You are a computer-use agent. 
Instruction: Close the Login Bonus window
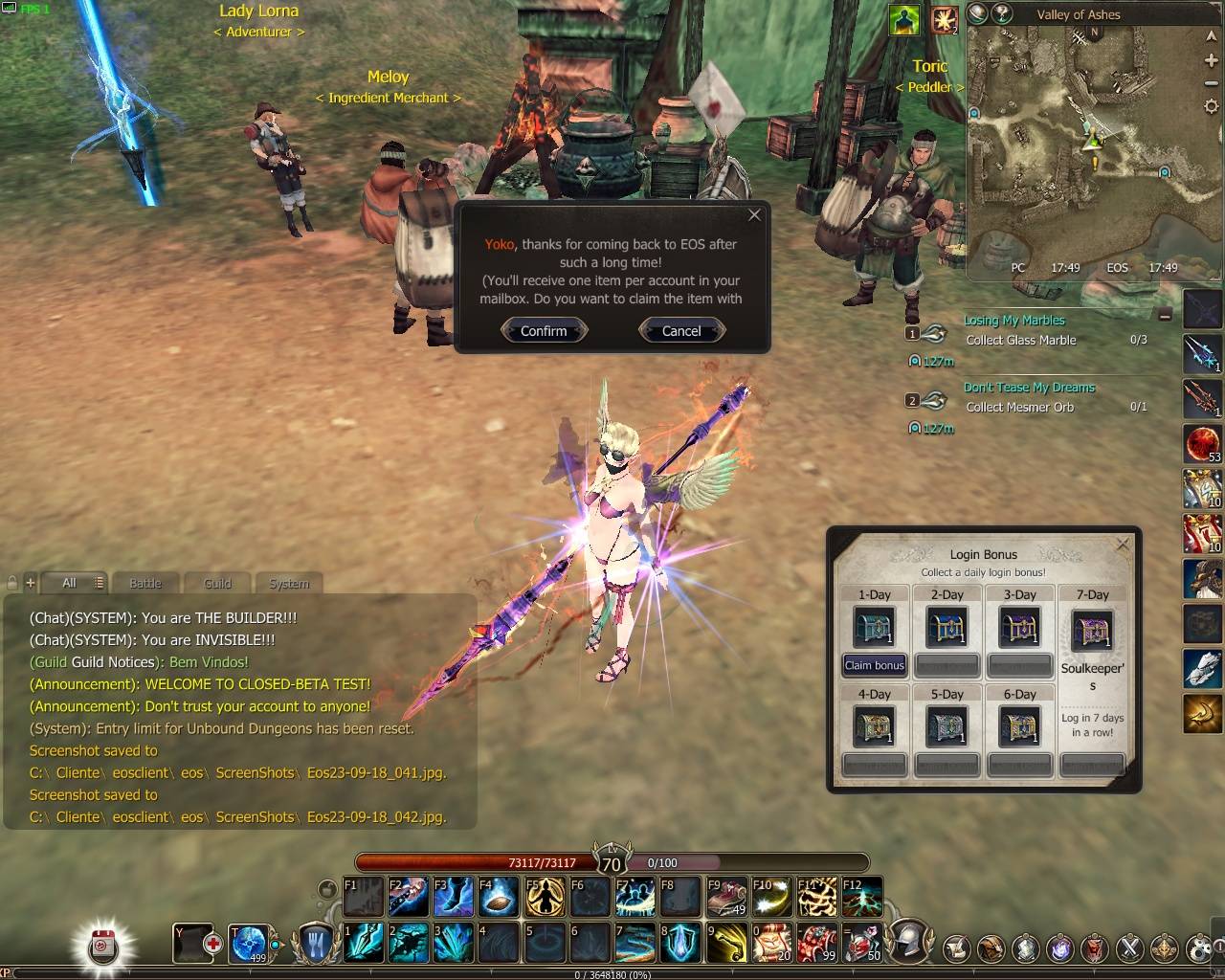(x=1123, y=545)
